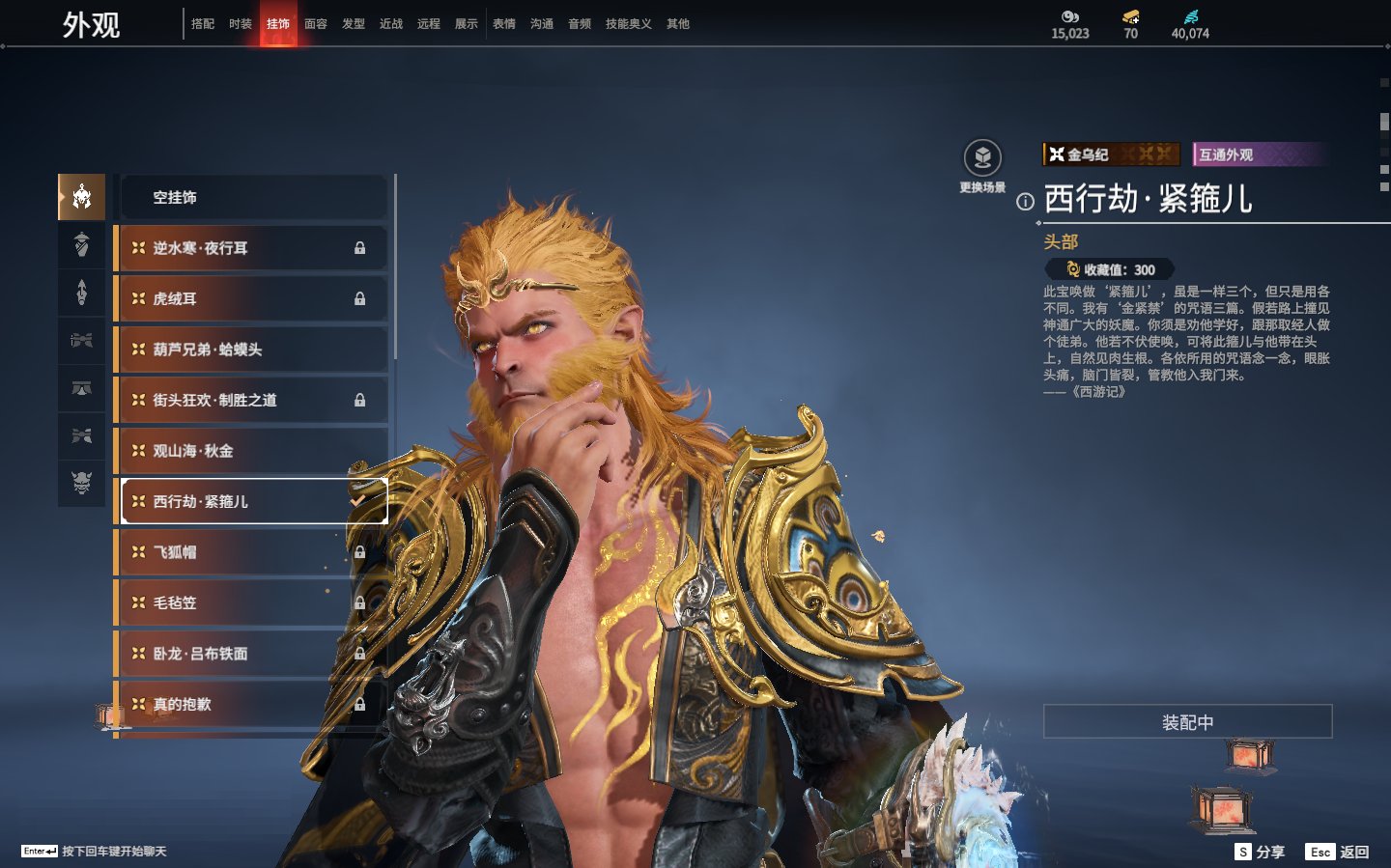Choose the 街头狂欢·制胜之道 accessory
Screen dimensions: 1391x868
(253, 400)
